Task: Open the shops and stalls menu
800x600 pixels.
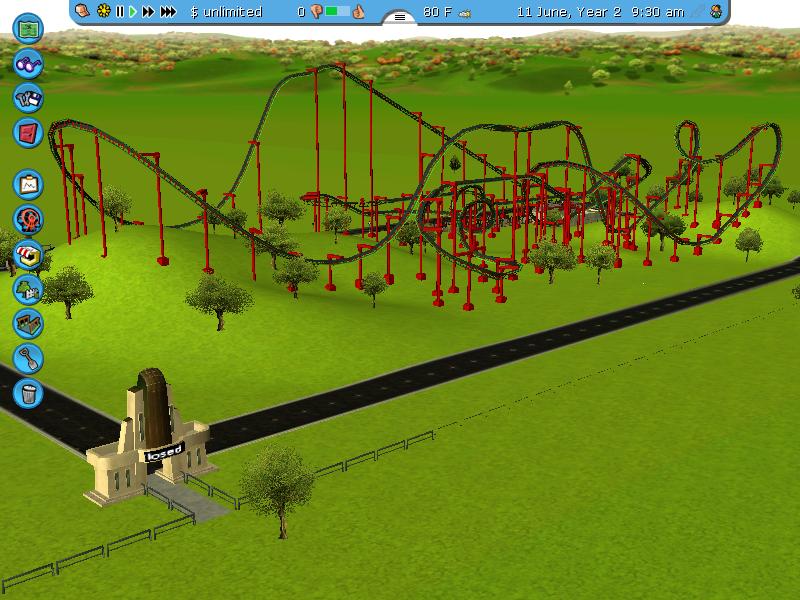Action: tap(29, 253)
